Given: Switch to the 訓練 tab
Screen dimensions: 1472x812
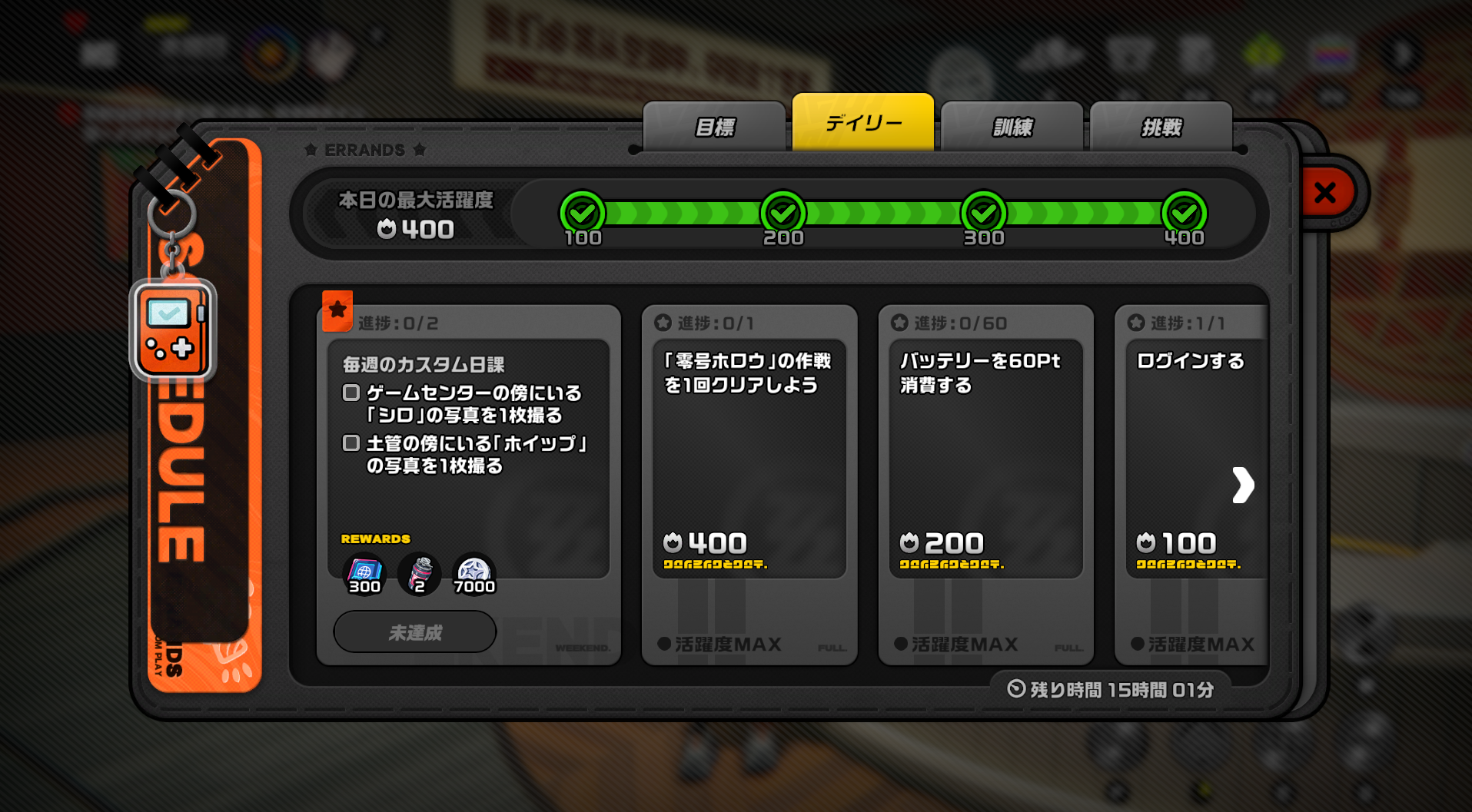Looking at the screenshot, I should [x=1011, y=125].
